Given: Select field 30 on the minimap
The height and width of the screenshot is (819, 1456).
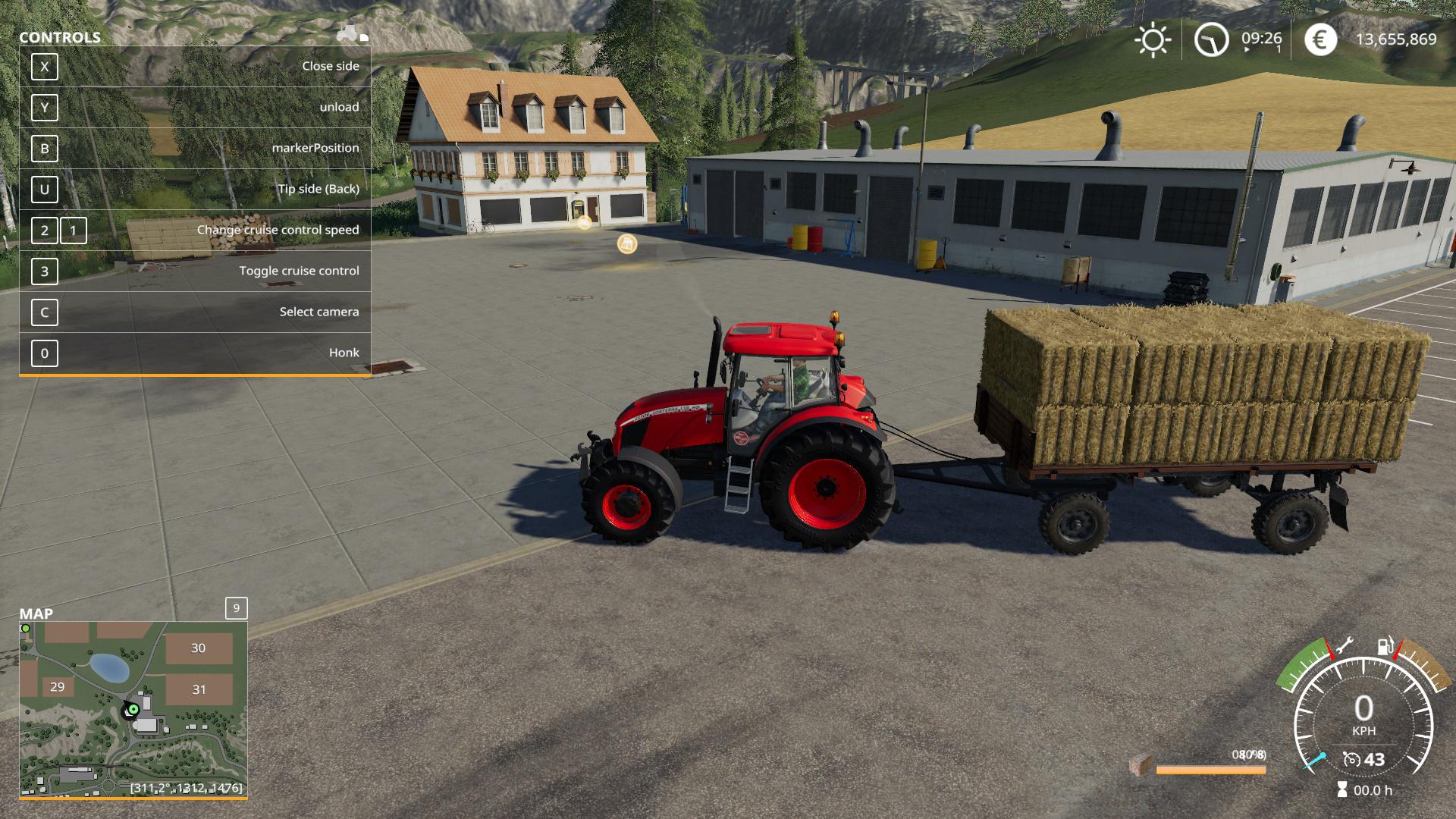Looking at the screenshot, I should coord(198,648).
